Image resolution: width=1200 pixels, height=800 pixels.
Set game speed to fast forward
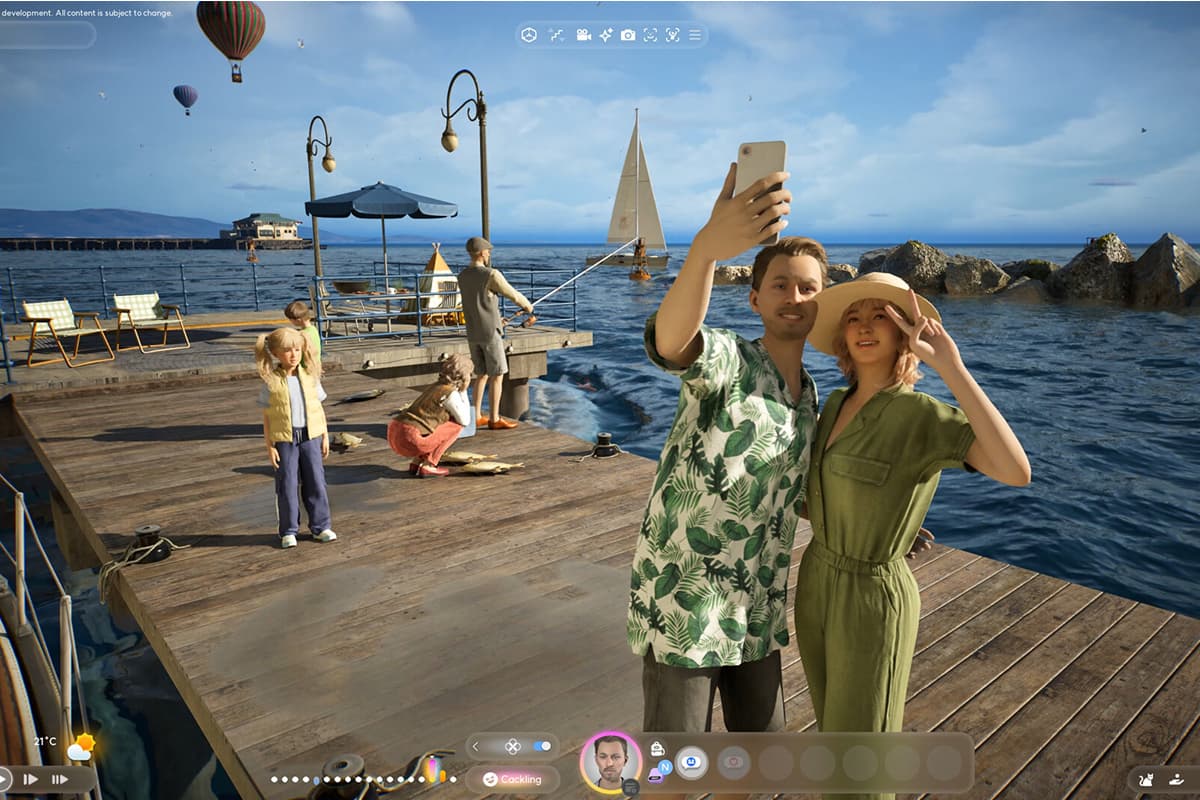(30, 779)
